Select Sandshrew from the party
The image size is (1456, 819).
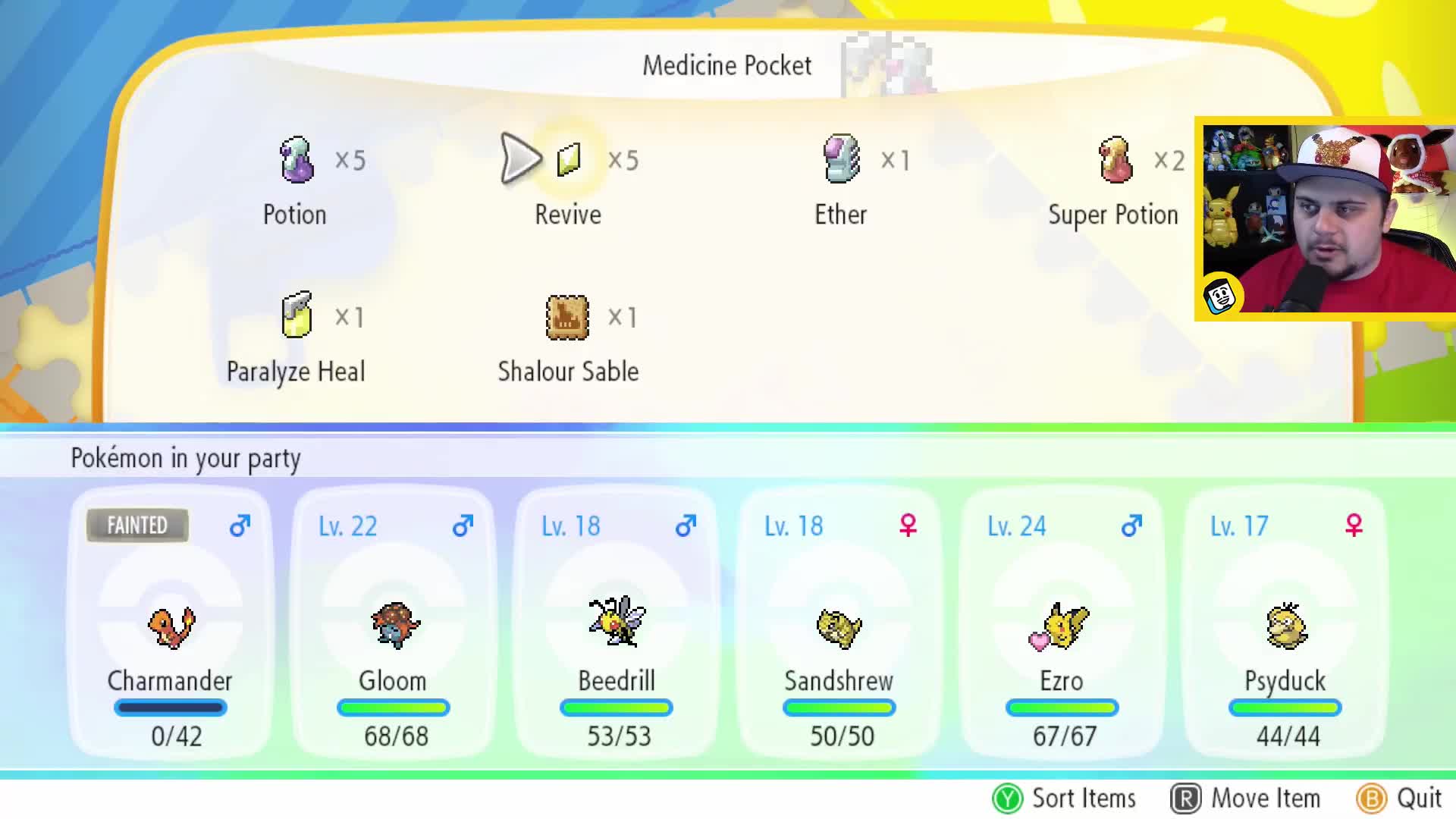839,629
